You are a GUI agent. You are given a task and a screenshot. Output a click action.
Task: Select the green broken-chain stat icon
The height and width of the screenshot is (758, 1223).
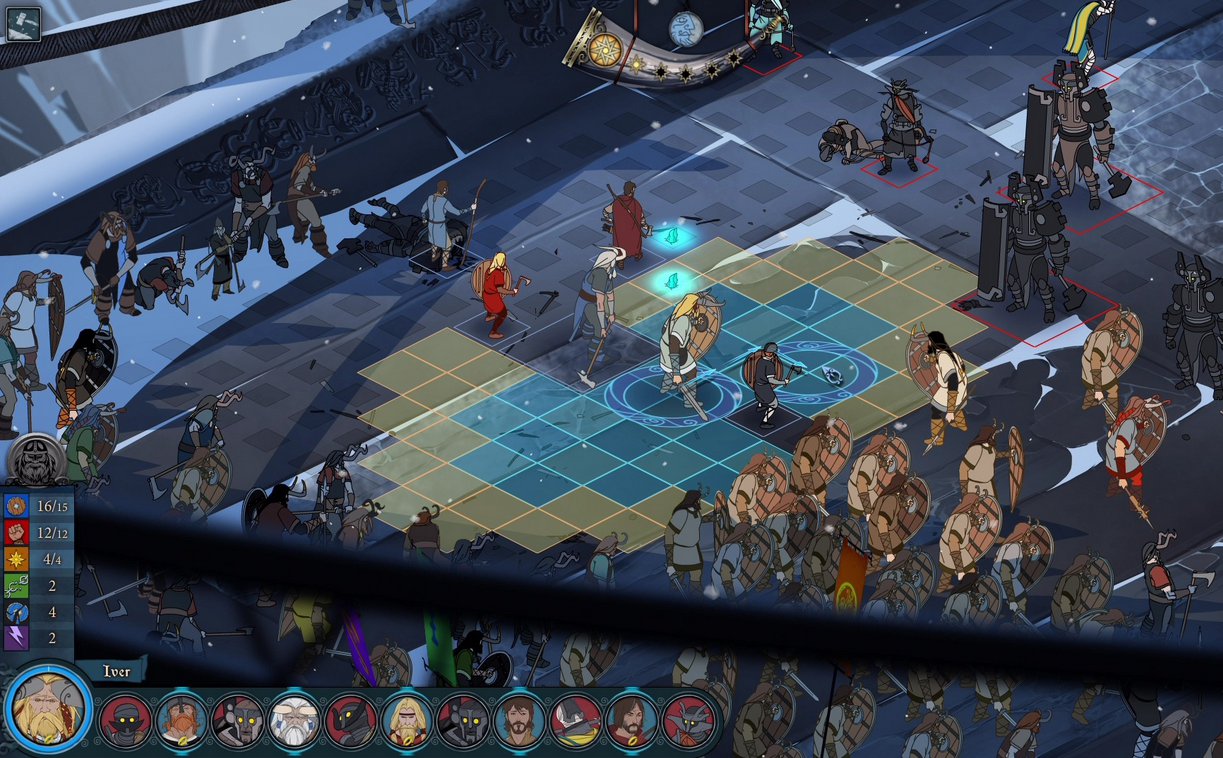click(x=16, y=585)
